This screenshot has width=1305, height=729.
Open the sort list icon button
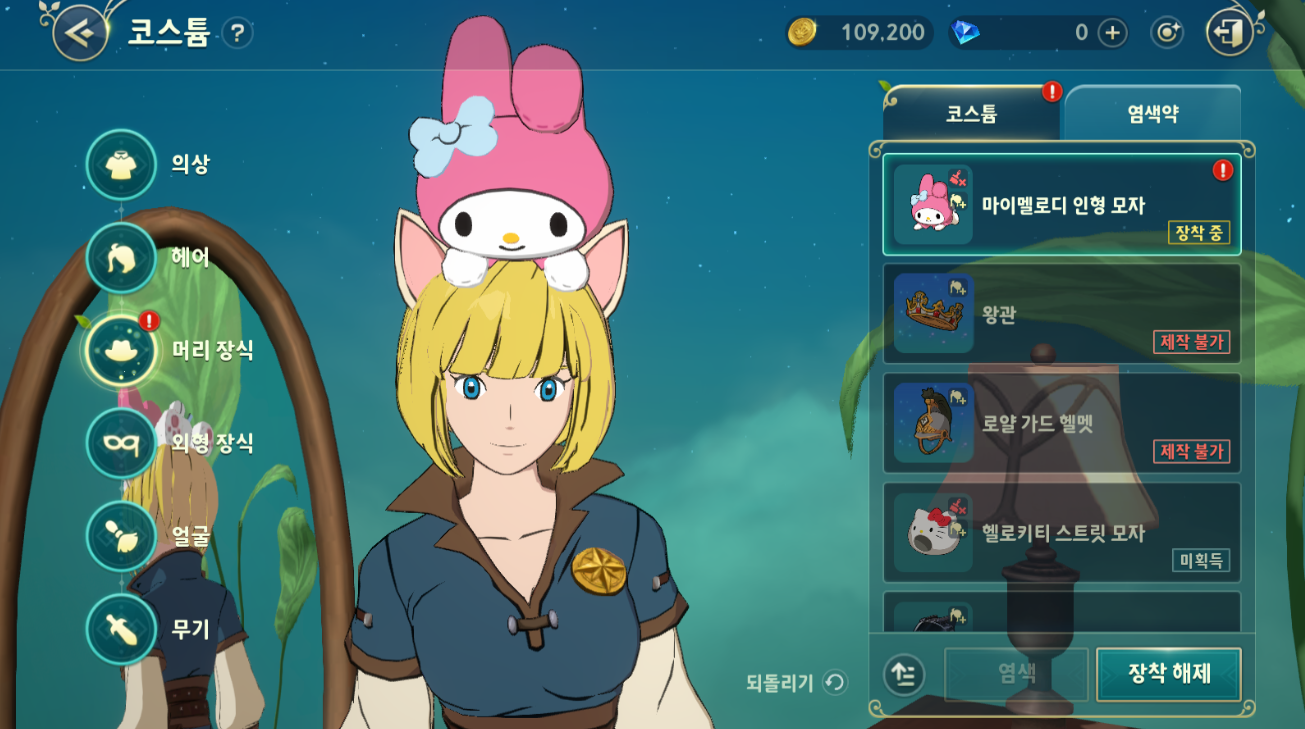pyautogui.click(x=904, y=675)
